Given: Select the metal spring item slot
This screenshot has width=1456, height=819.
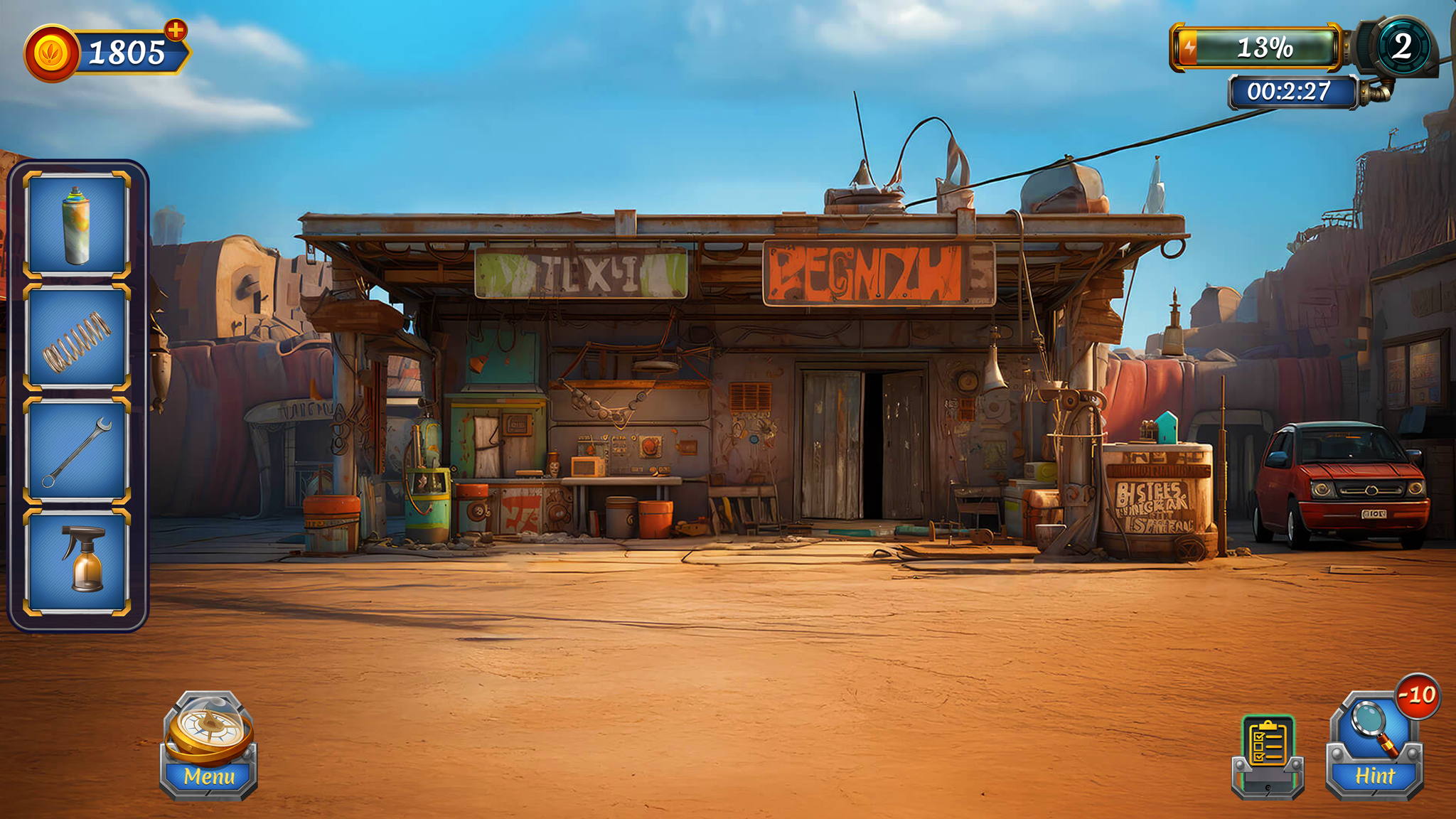Looking at the screenshot, I should point(77,337).
